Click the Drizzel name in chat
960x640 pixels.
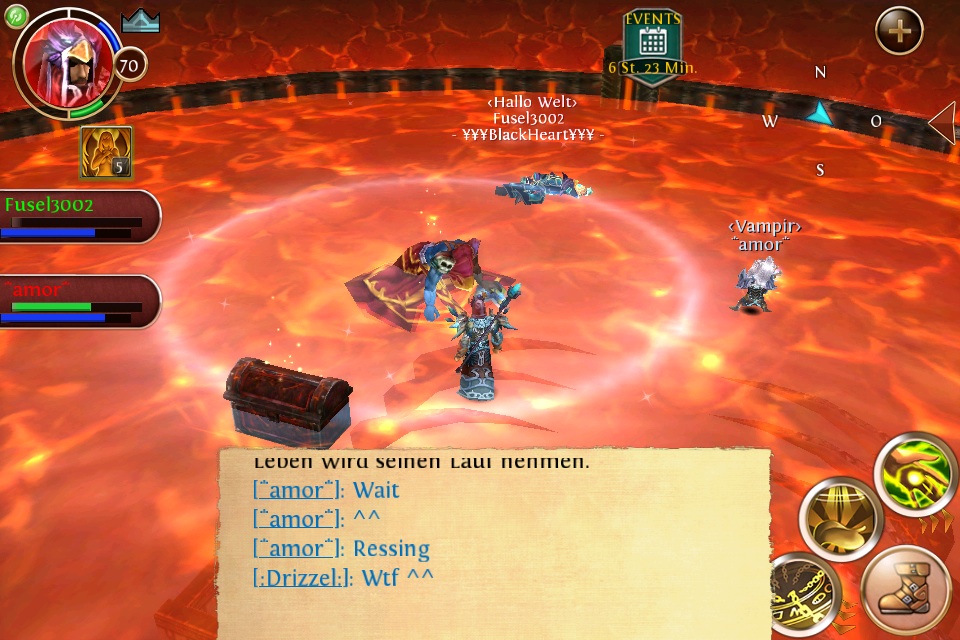point(303,577)
